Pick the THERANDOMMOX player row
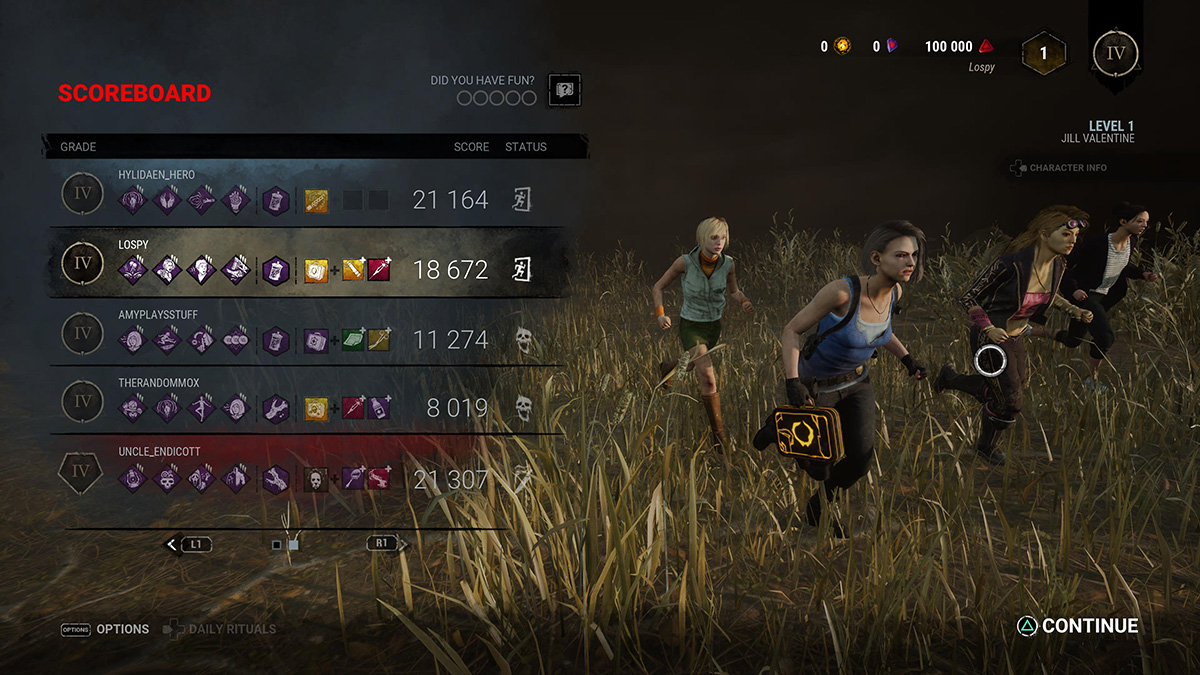This screenshot has height=675, width=1200. coord(300,401)
